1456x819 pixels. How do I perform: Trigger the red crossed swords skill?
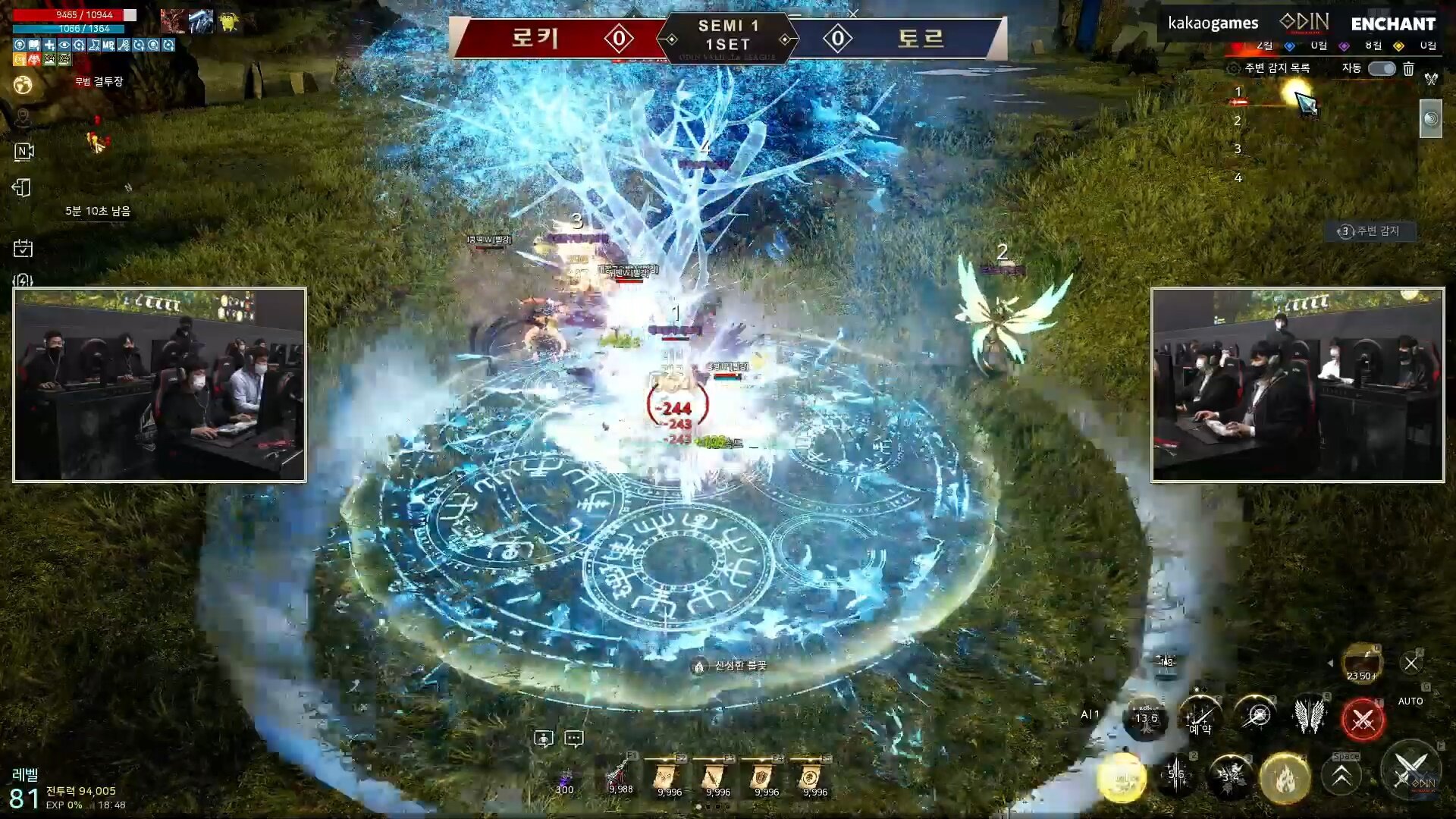pyautogui.click(x=1363, y=719)
